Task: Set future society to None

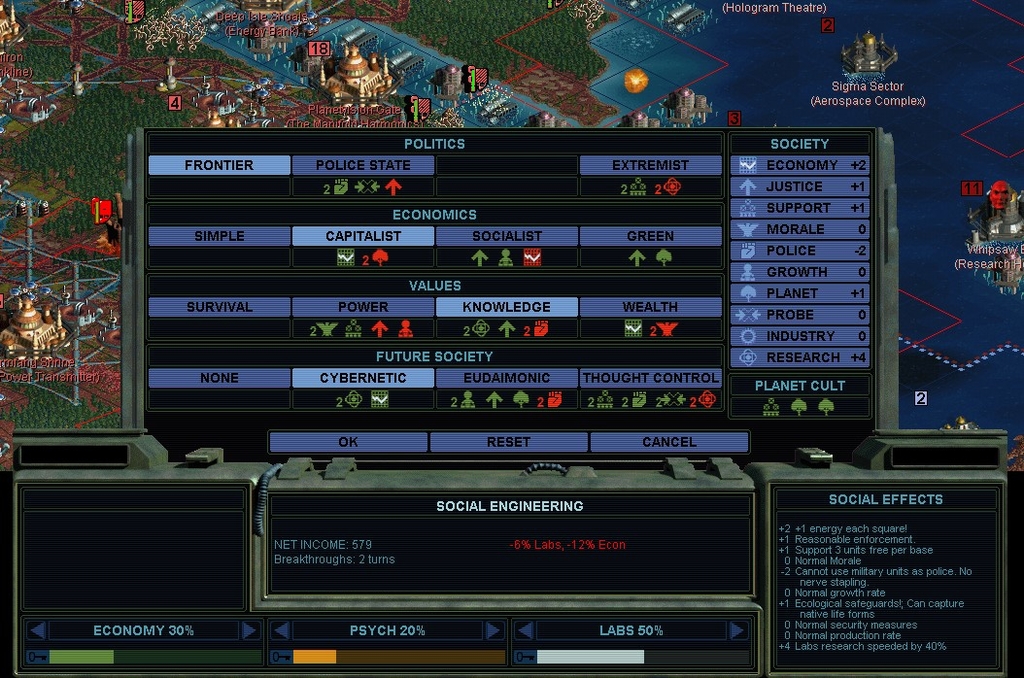Action: point(219,378)
